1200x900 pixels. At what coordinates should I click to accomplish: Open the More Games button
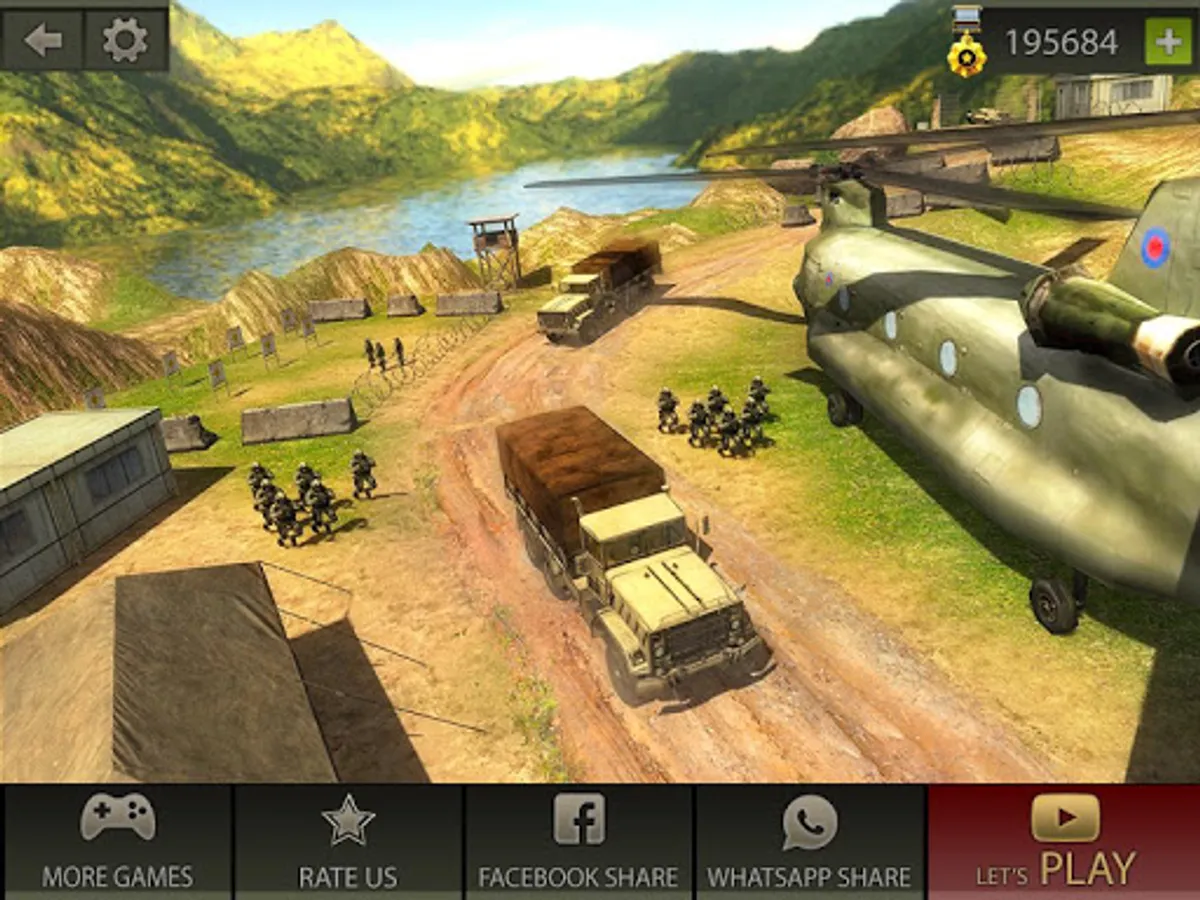tap(117, 841)
